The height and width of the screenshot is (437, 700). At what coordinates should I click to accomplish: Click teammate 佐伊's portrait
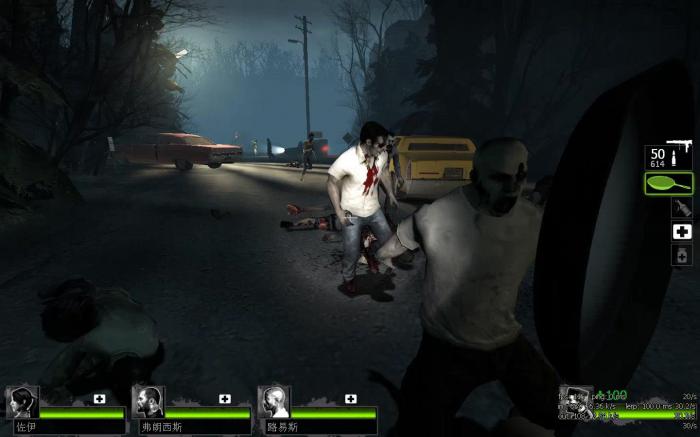(23, 402)
